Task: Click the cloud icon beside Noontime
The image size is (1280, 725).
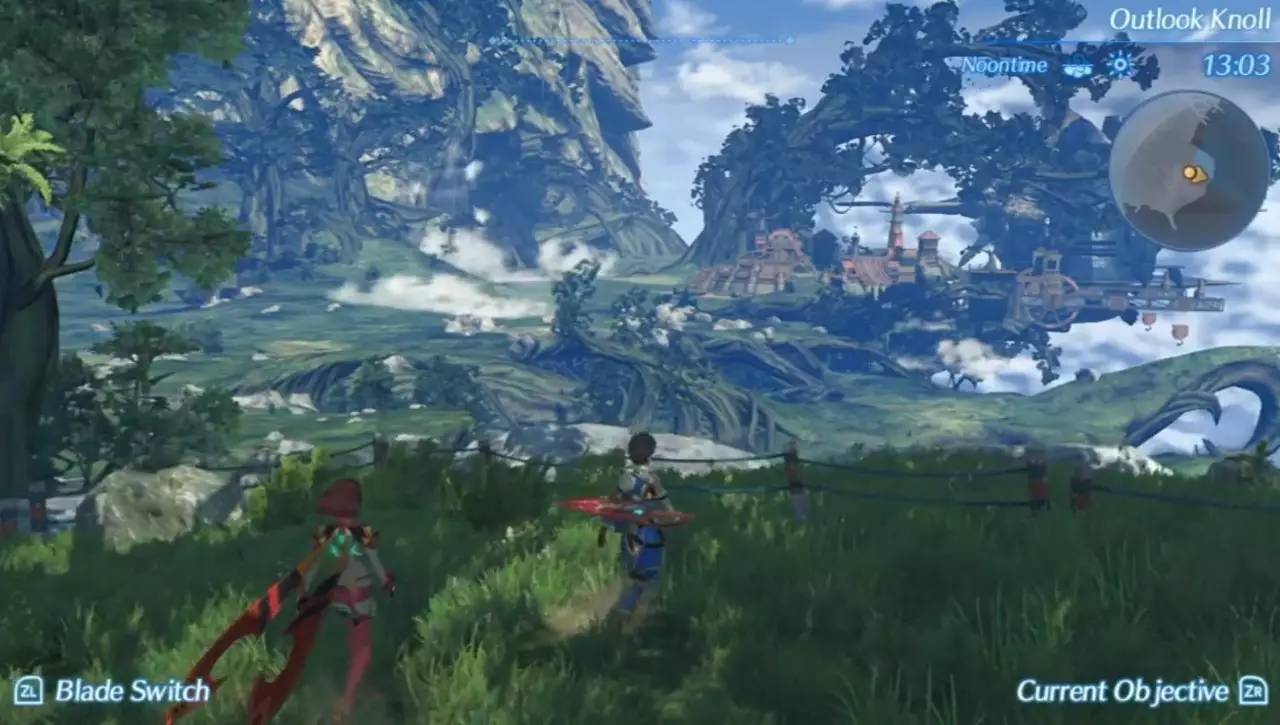Action: pos(1078,68)
